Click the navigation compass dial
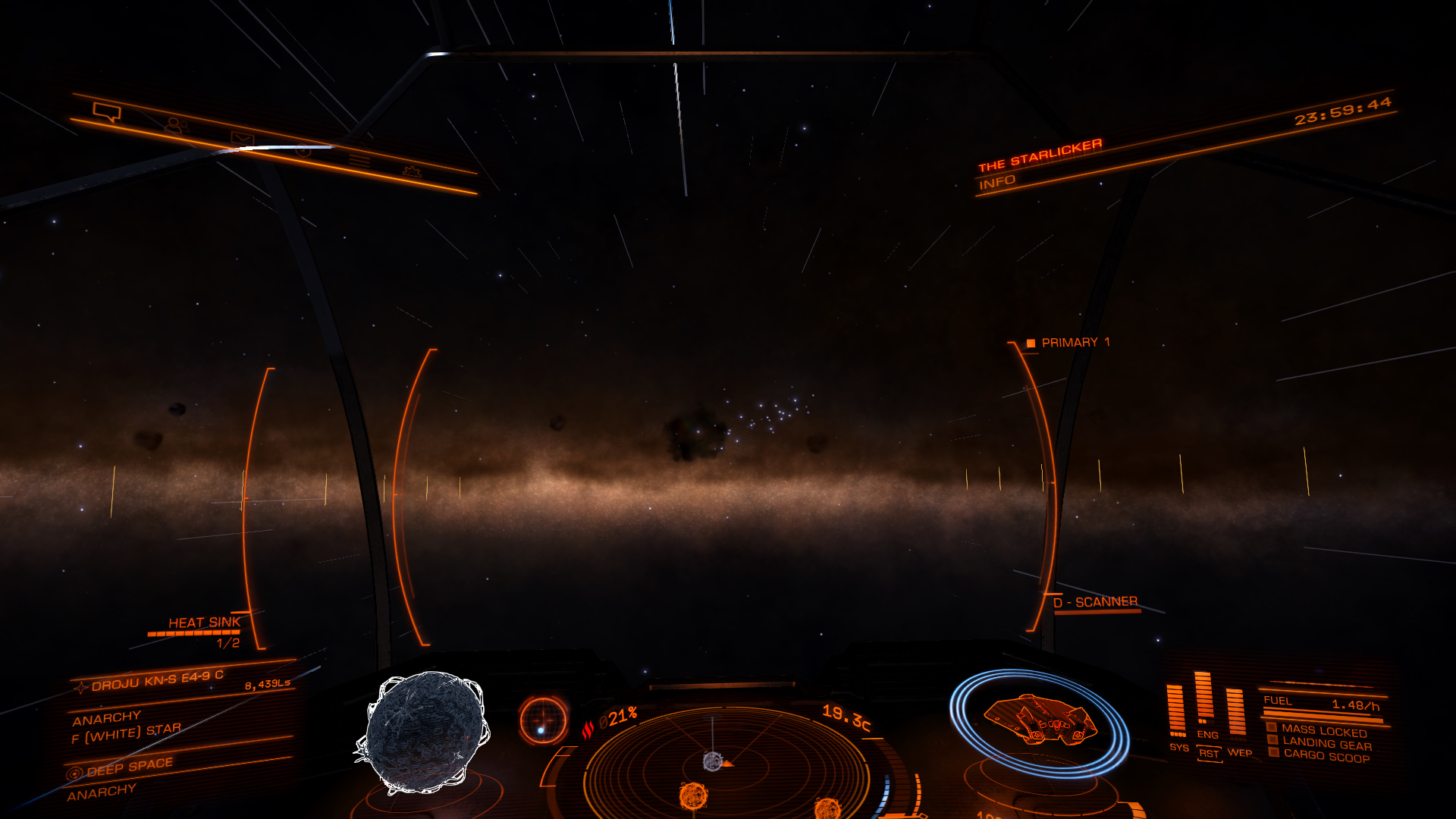The image size is (1456, 819). coord(543,720)
